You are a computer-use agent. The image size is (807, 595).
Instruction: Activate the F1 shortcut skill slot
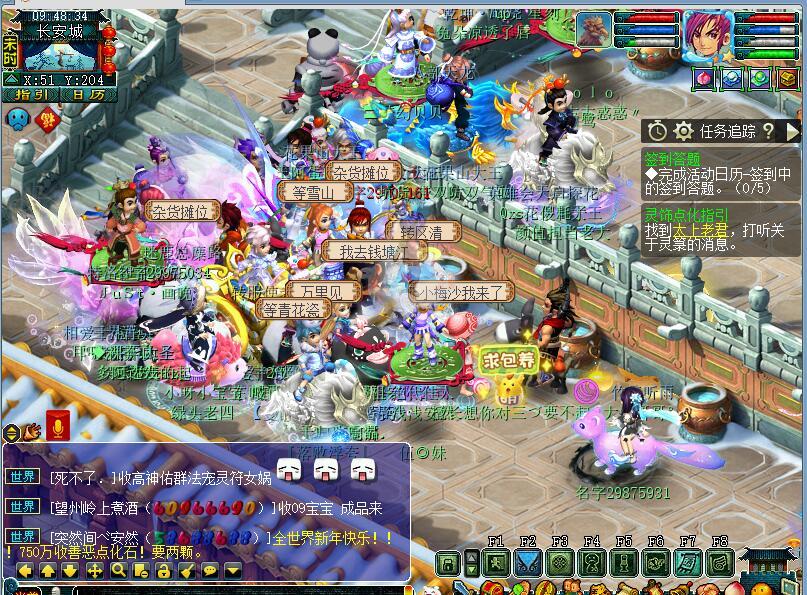(x=496, y=563)
